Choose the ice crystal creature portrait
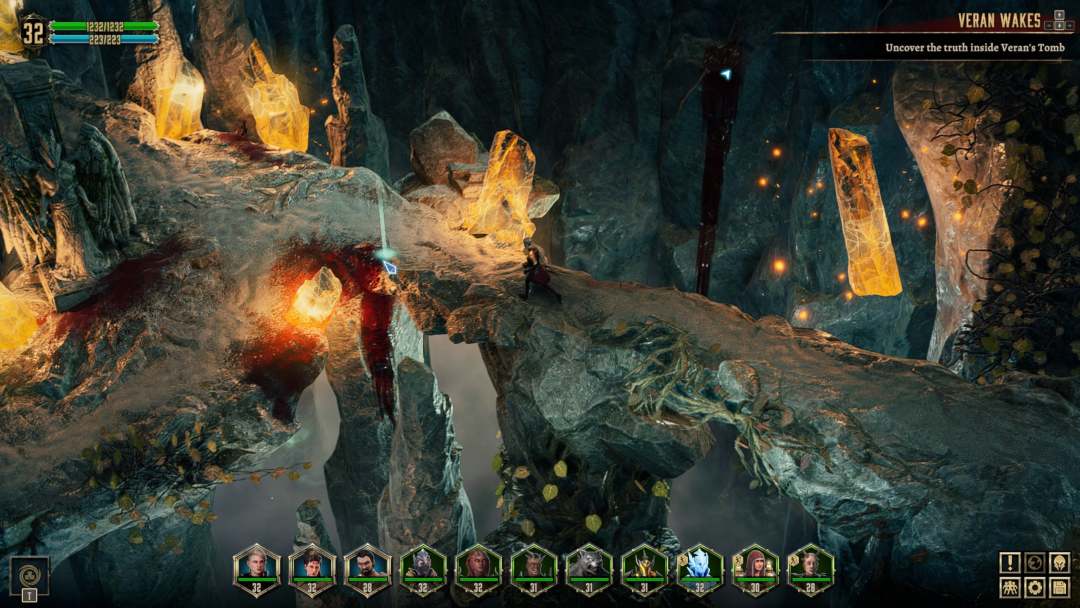 [698, 567]
